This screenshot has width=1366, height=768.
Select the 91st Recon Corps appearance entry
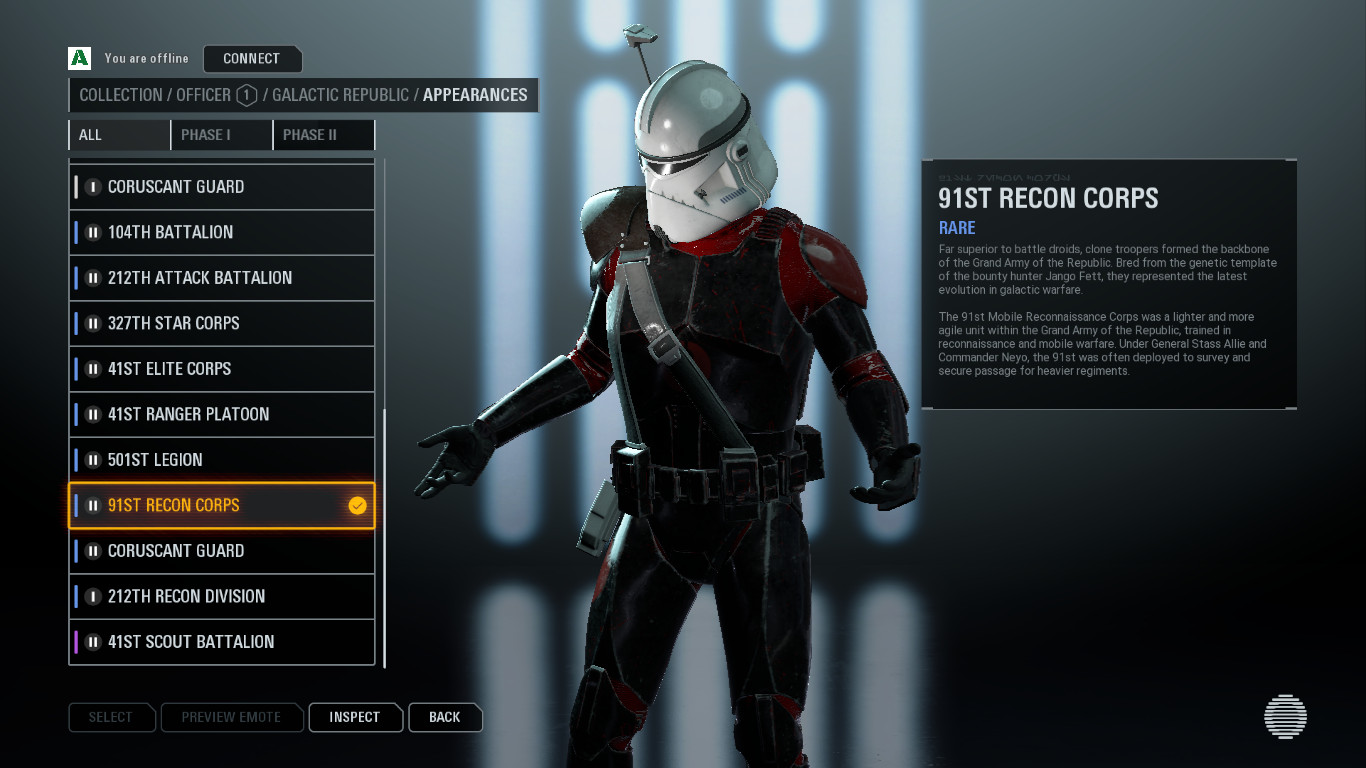[x=200, y=505]
